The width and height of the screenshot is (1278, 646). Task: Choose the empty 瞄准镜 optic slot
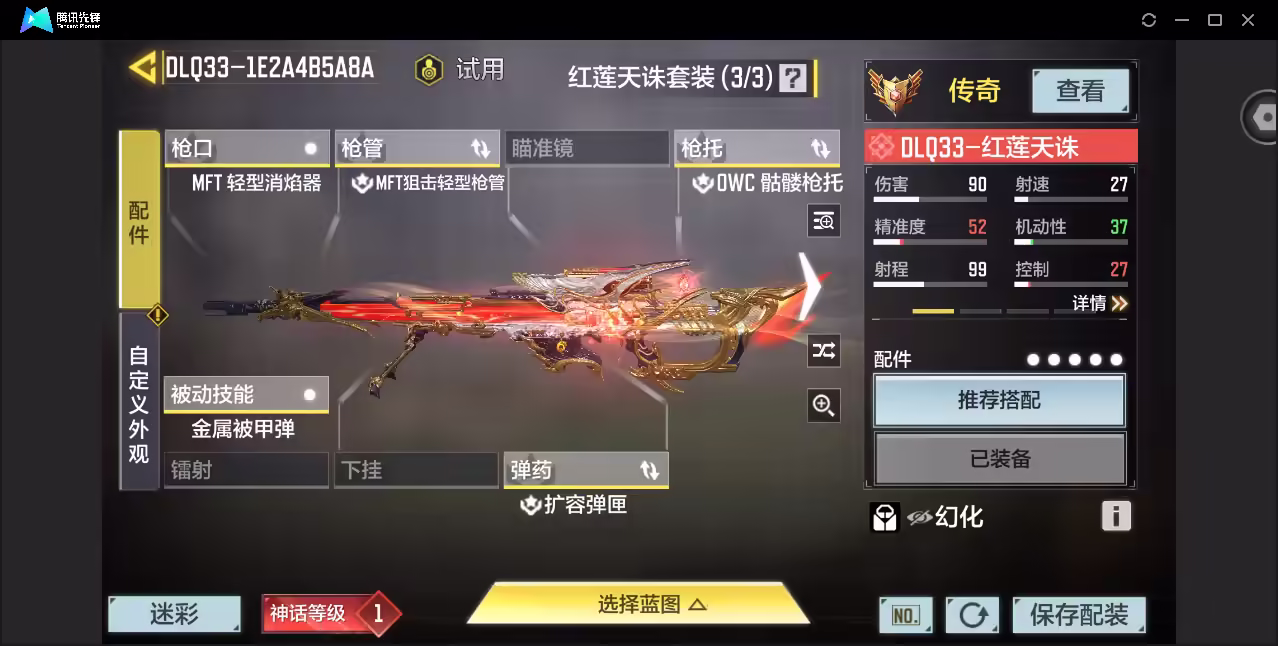pos(586,148)
